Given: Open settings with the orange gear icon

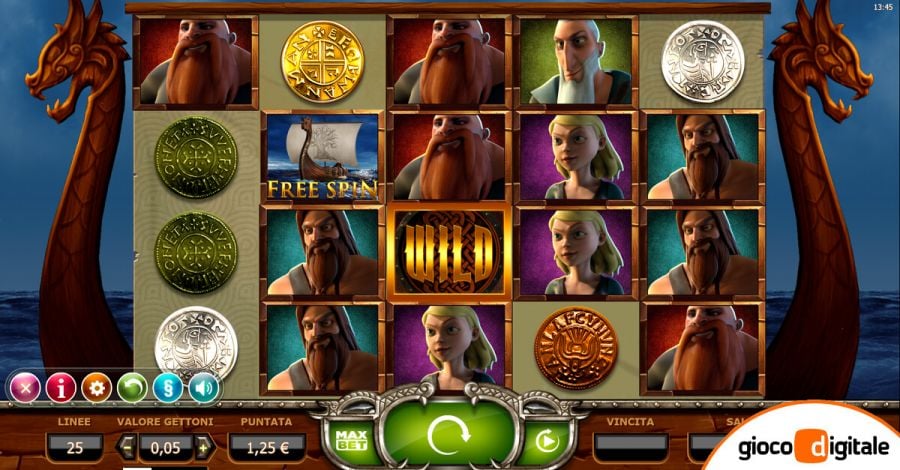Looking at the screenshot, I should 96,387.
